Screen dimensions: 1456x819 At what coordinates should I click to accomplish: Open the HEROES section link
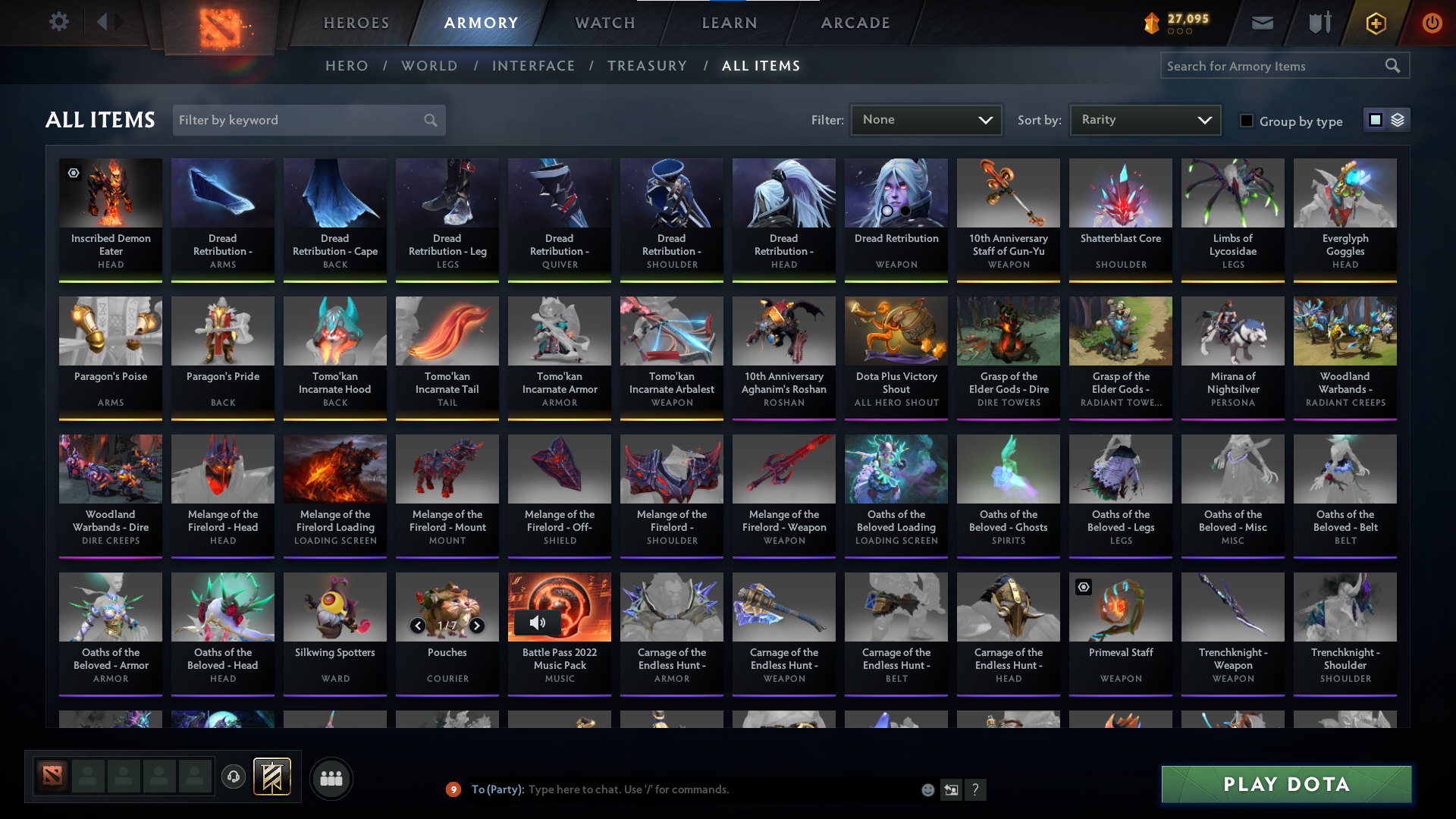[356, 23]
